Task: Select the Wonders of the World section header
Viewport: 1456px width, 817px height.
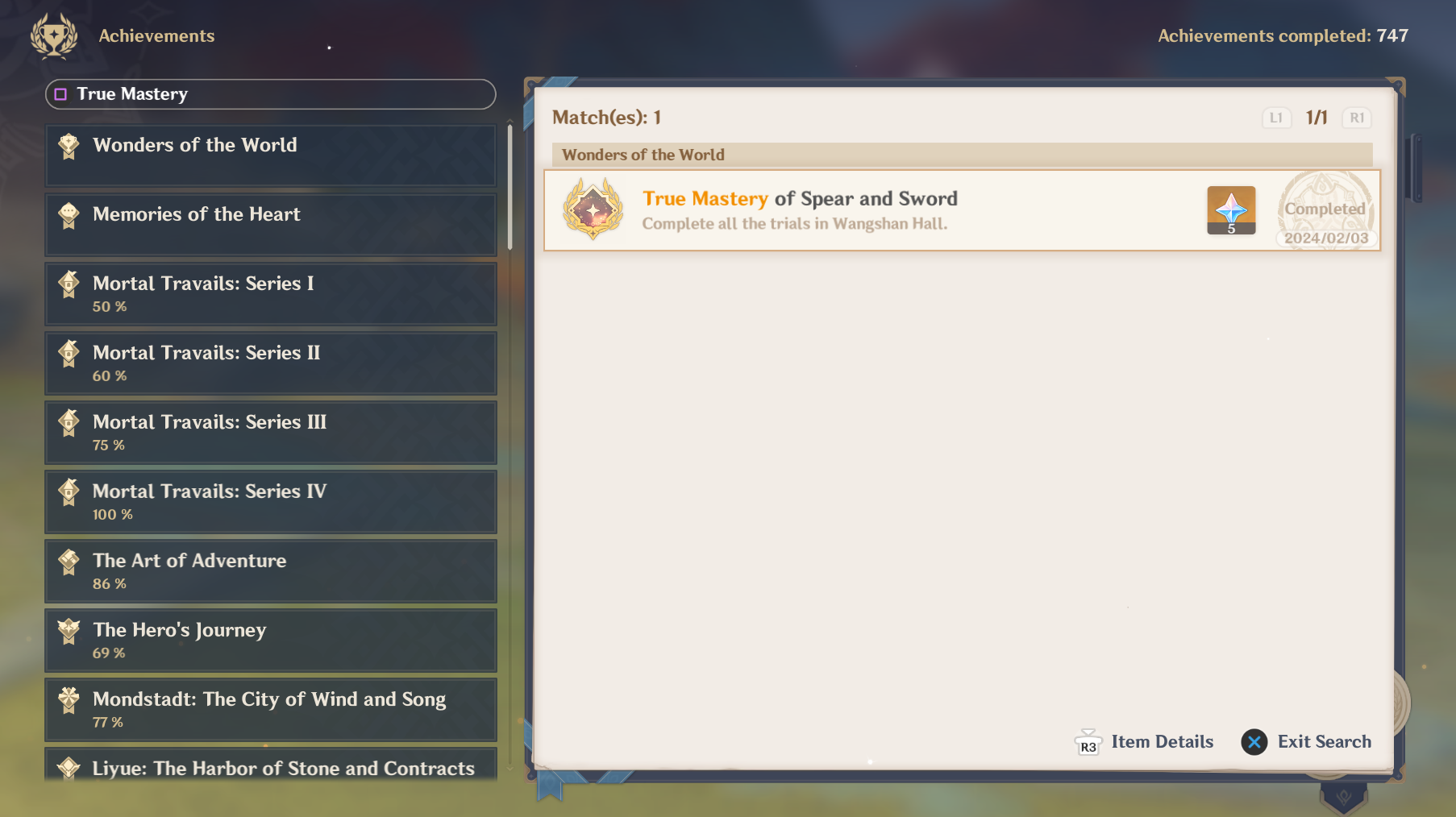Action: (x=961, y=155)
